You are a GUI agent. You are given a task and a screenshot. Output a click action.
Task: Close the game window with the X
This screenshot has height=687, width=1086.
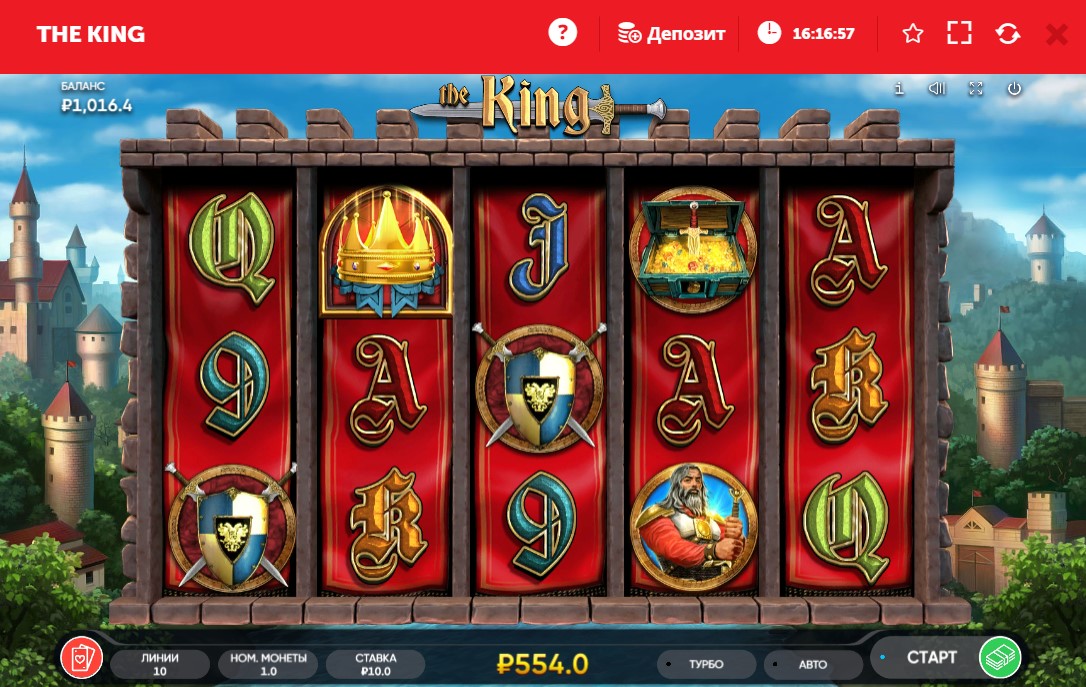[1056, 34]
